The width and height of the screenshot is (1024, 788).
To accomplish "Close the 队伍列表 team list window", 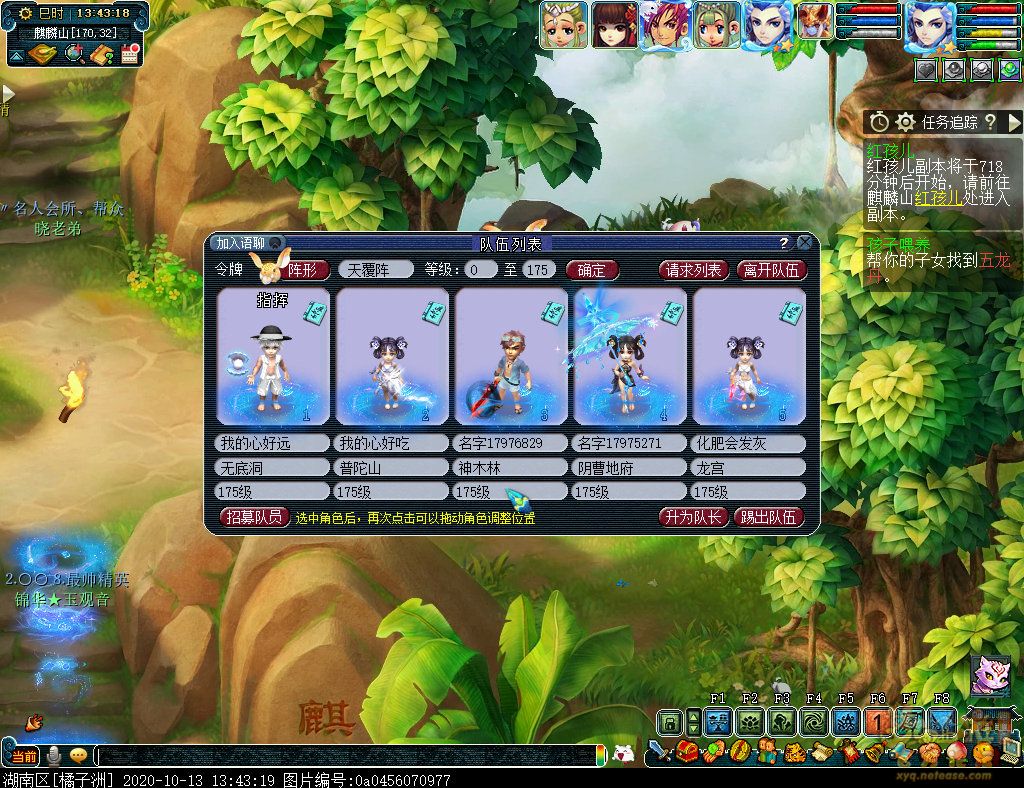I will point(805,243).
